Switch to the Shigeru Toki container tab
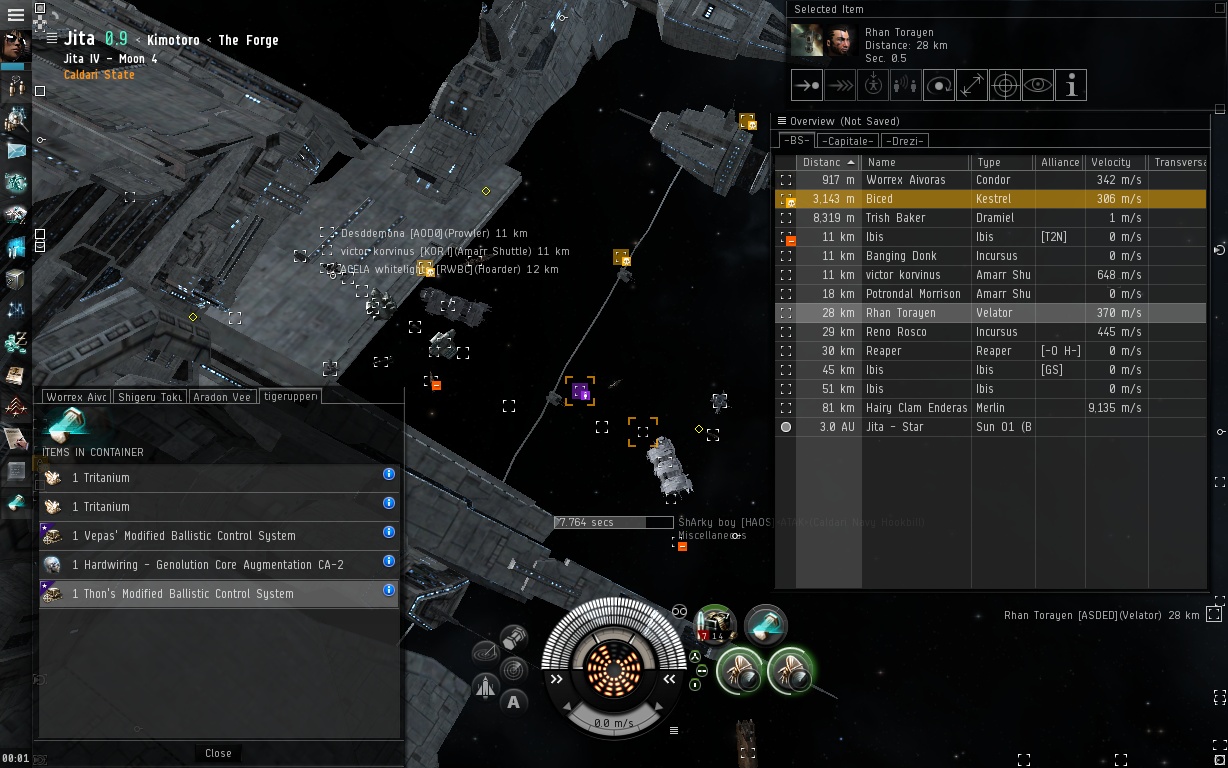Viewport: 1228px width, 768px height. coord(150,397)
